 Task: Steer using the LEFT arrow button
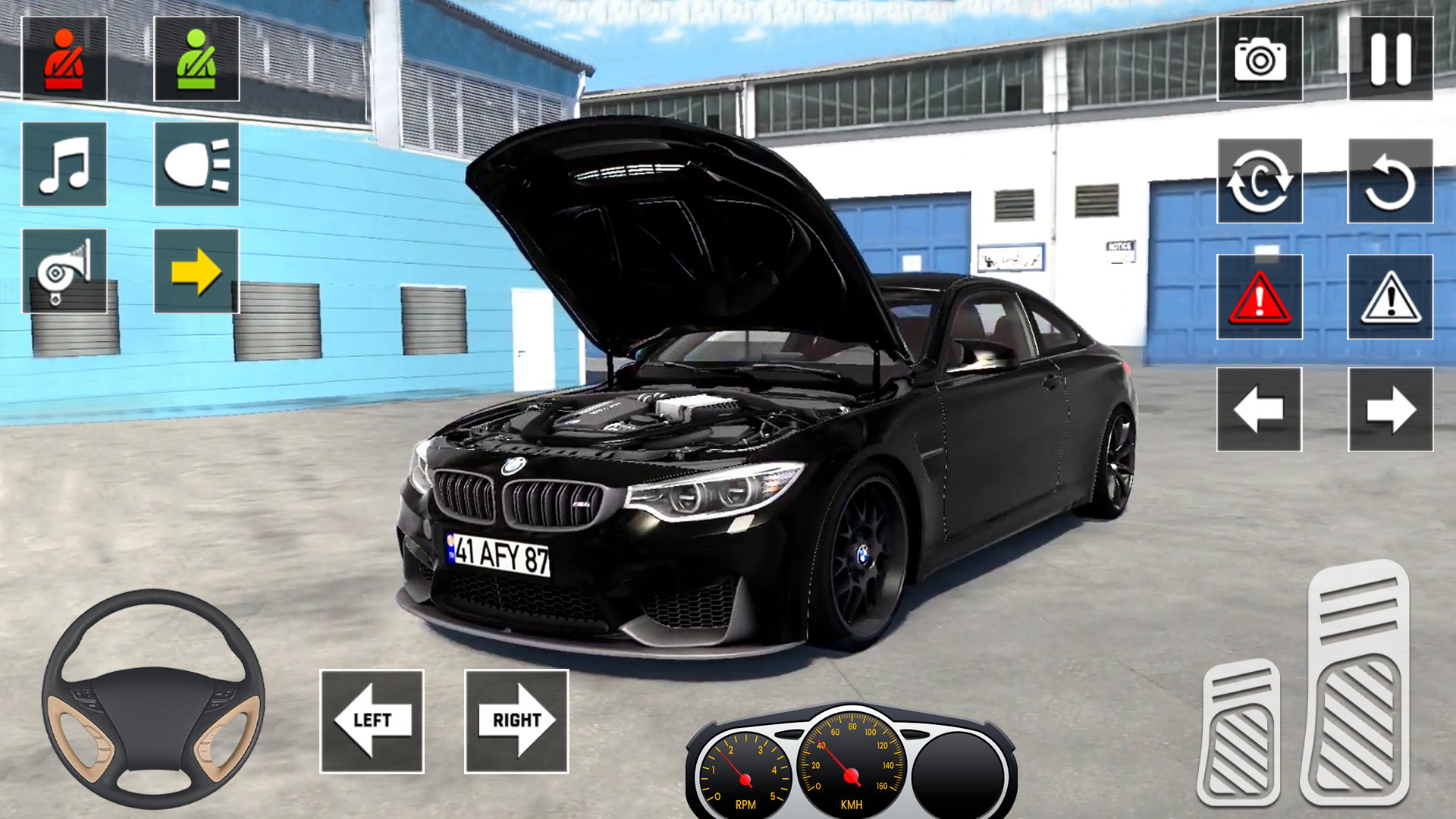(372, 721)
